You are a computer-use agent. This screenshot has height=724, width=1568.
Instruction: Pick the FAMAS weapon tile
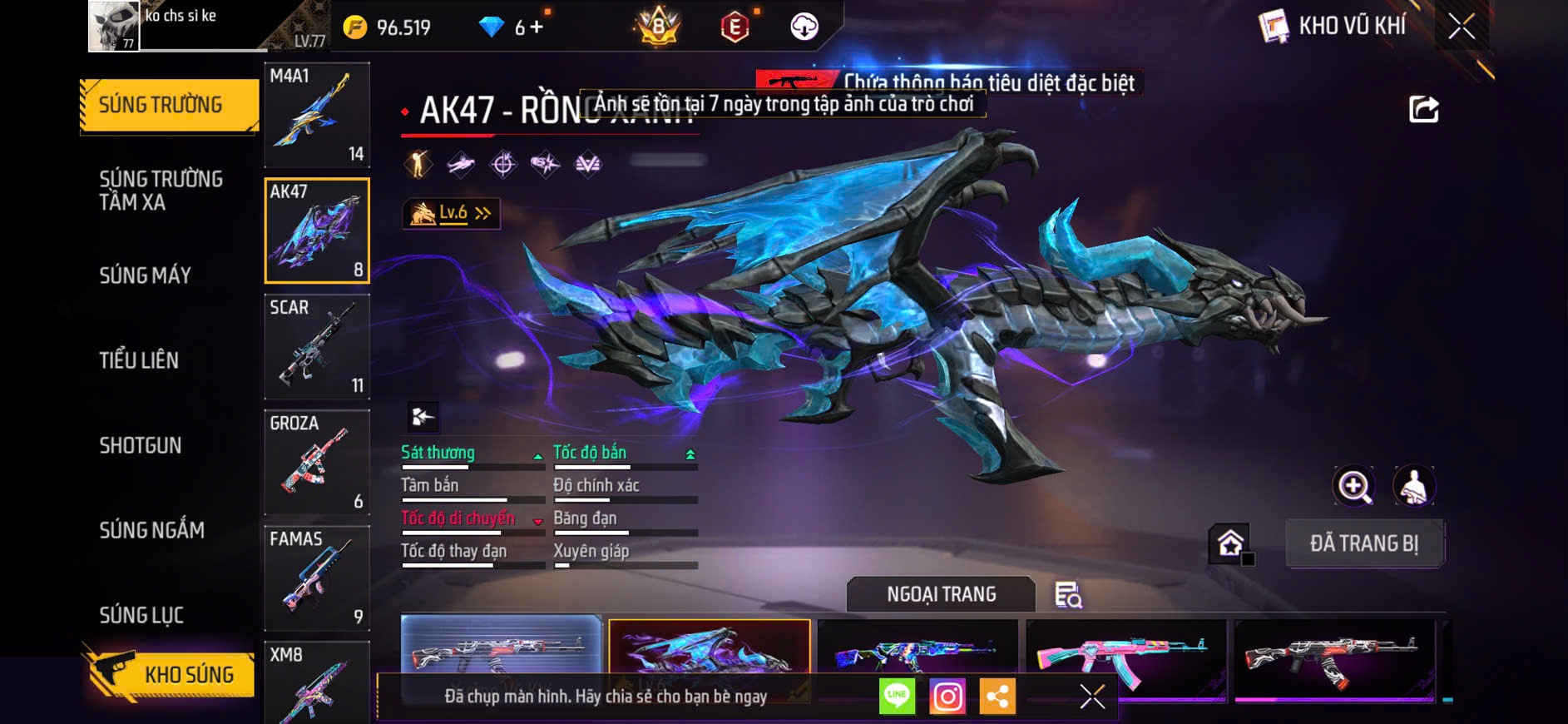(317, 578)
